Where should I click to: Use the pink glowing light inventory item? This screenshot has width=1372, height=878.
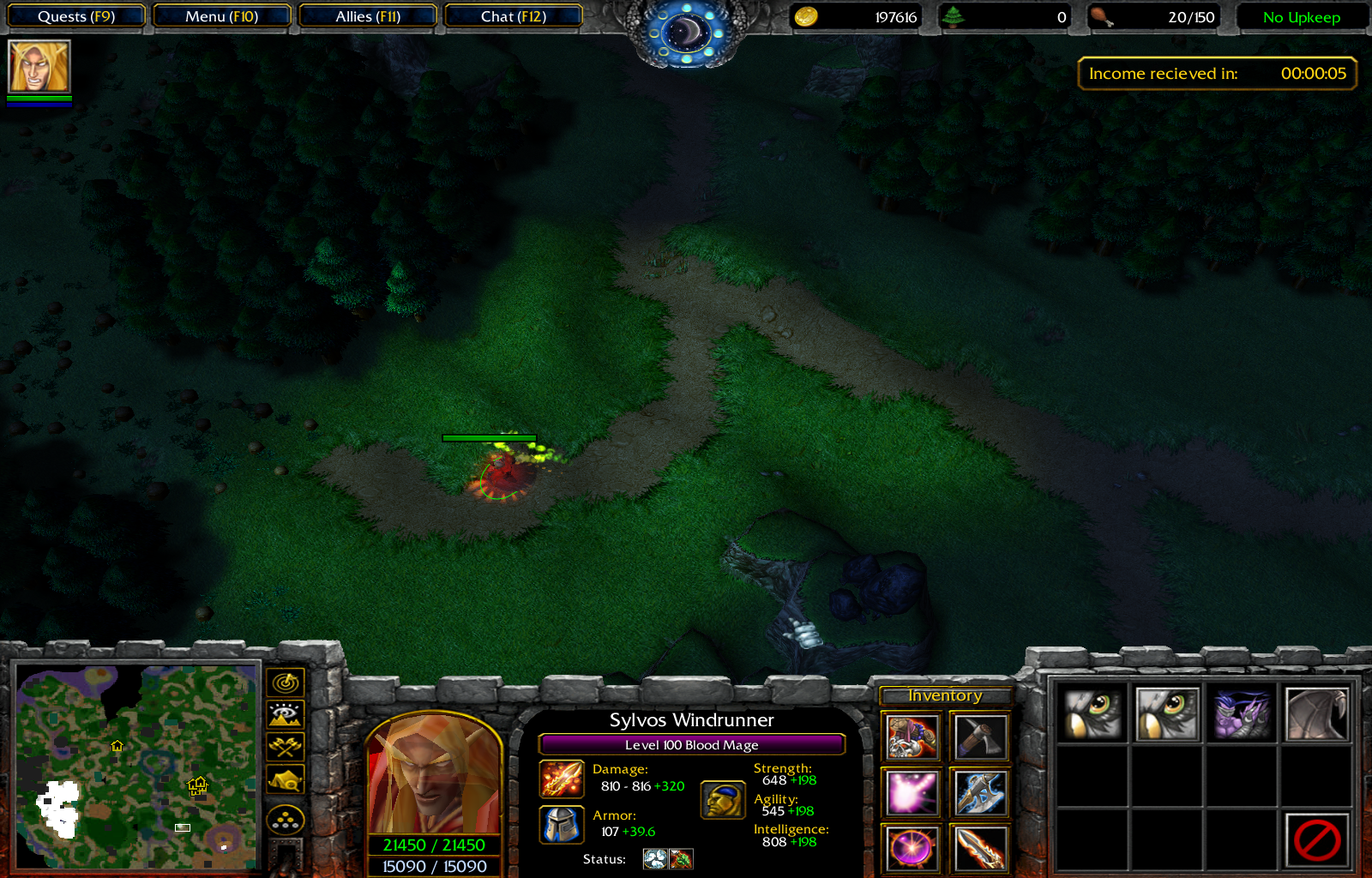(911, 791)
